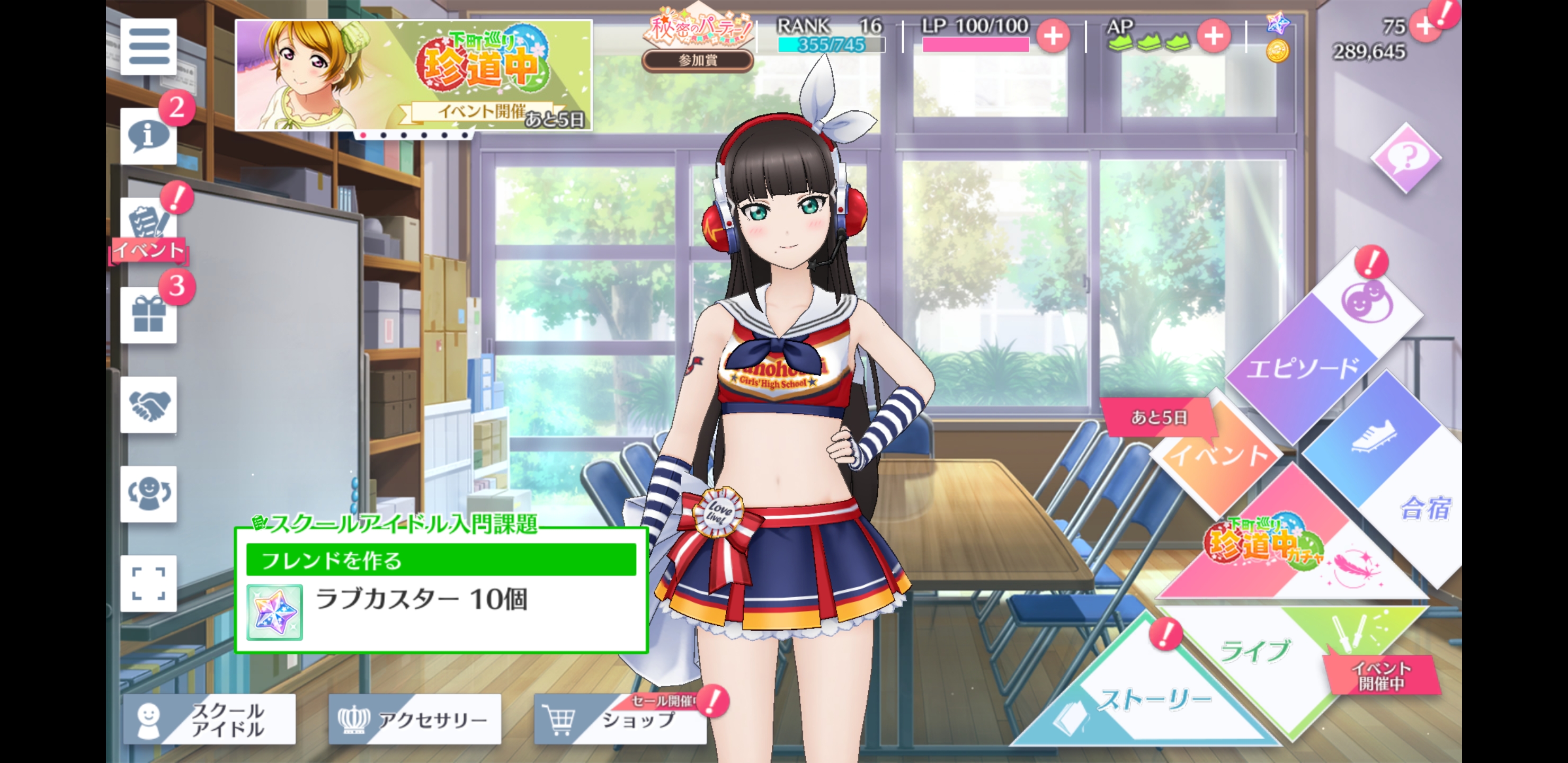Open the アクセサリー menu
1568x763 pixels.
[x=415, y=719]
